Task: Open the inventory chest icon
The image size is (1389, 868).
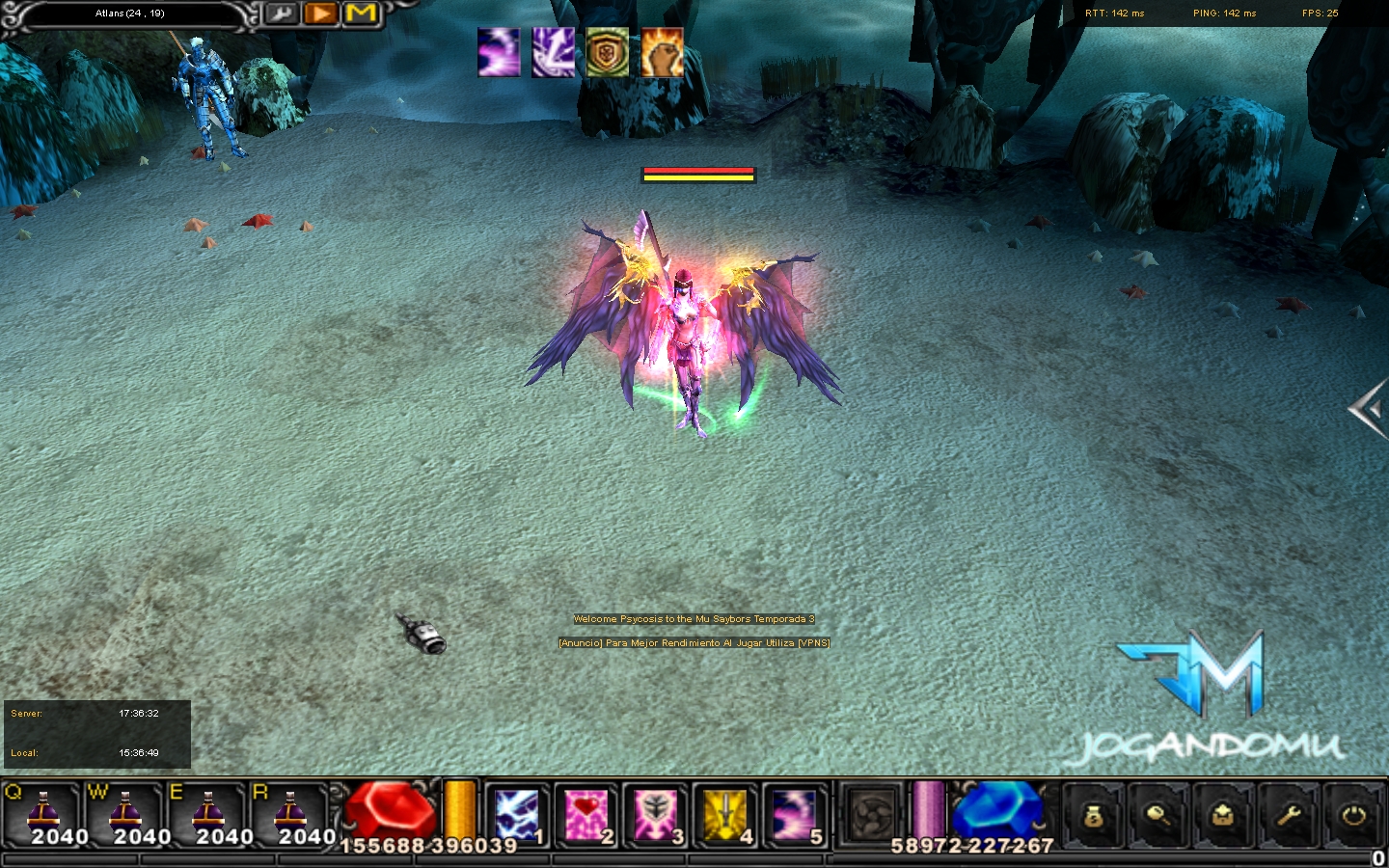Action: 1223,817
